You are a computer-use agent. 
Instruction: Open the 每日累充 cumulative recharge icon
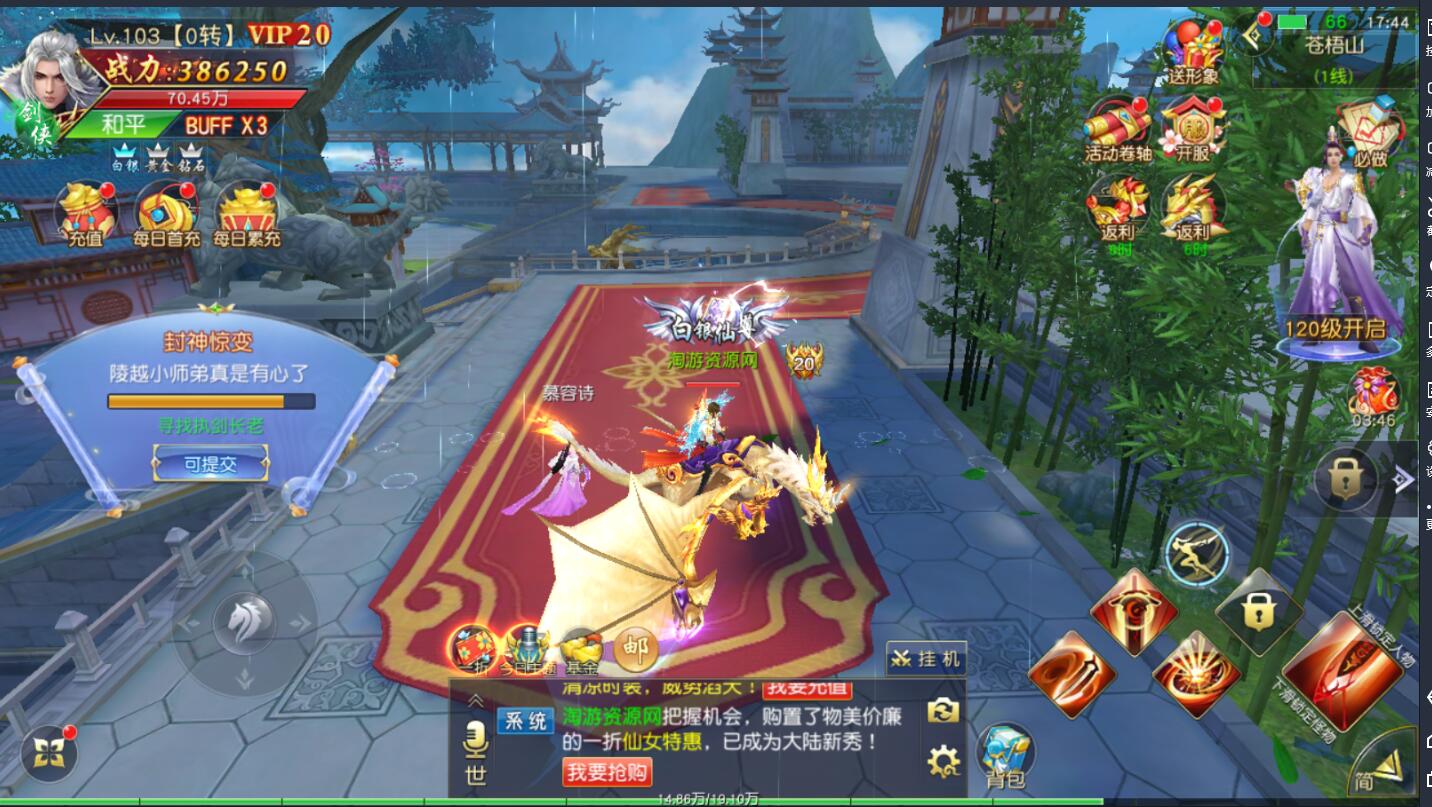247,212
